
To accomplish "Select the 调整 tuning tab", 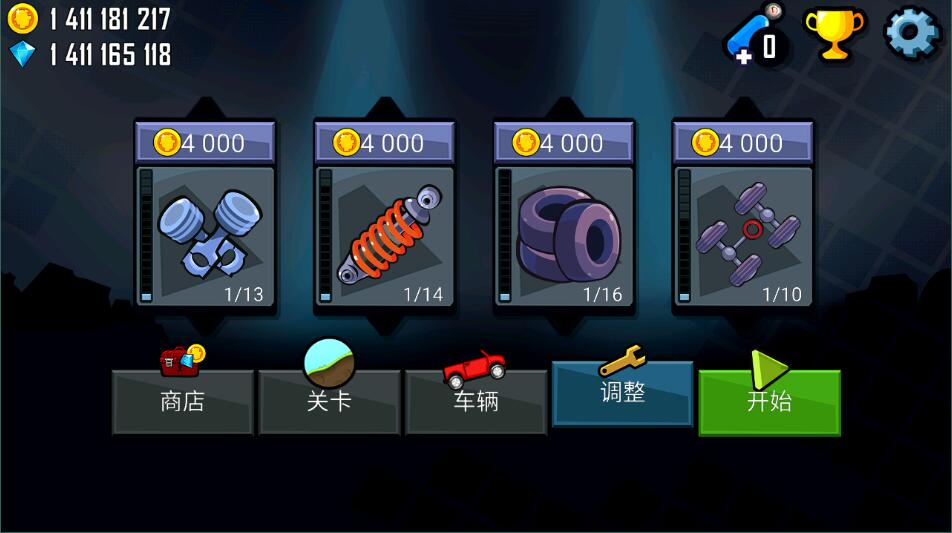I will click(x=622, y=393).
